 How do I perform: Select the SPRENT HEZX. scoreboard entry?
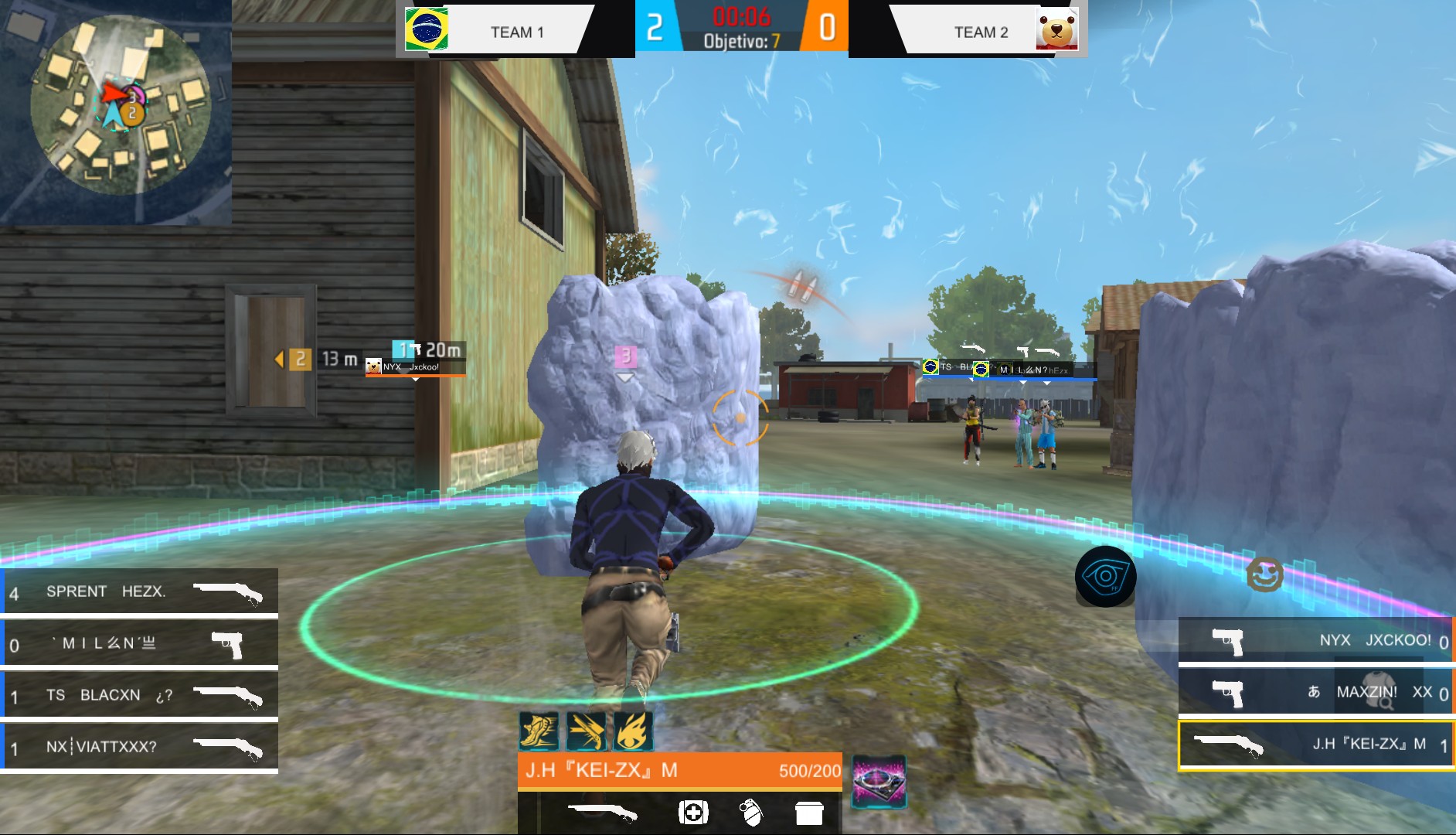click(x=139, y=591)
